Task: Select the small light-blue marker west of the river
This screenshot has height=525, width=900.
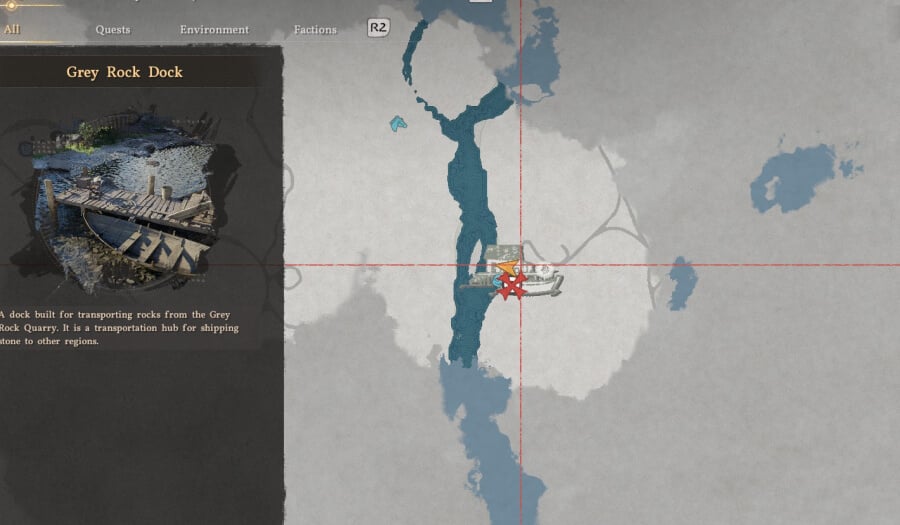Action: (398, 124)
